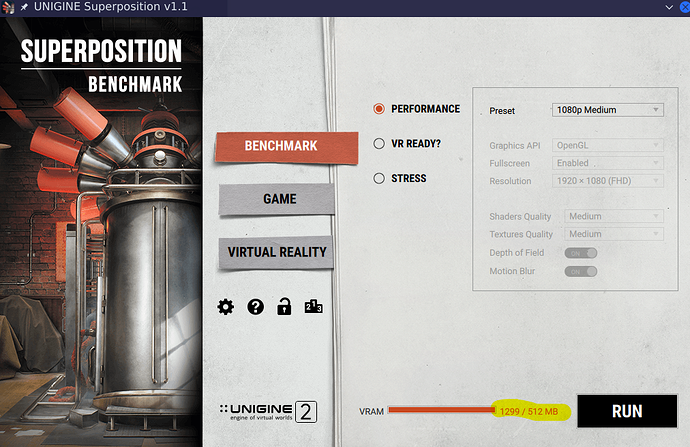Click the RUN button

click(627, 410)
